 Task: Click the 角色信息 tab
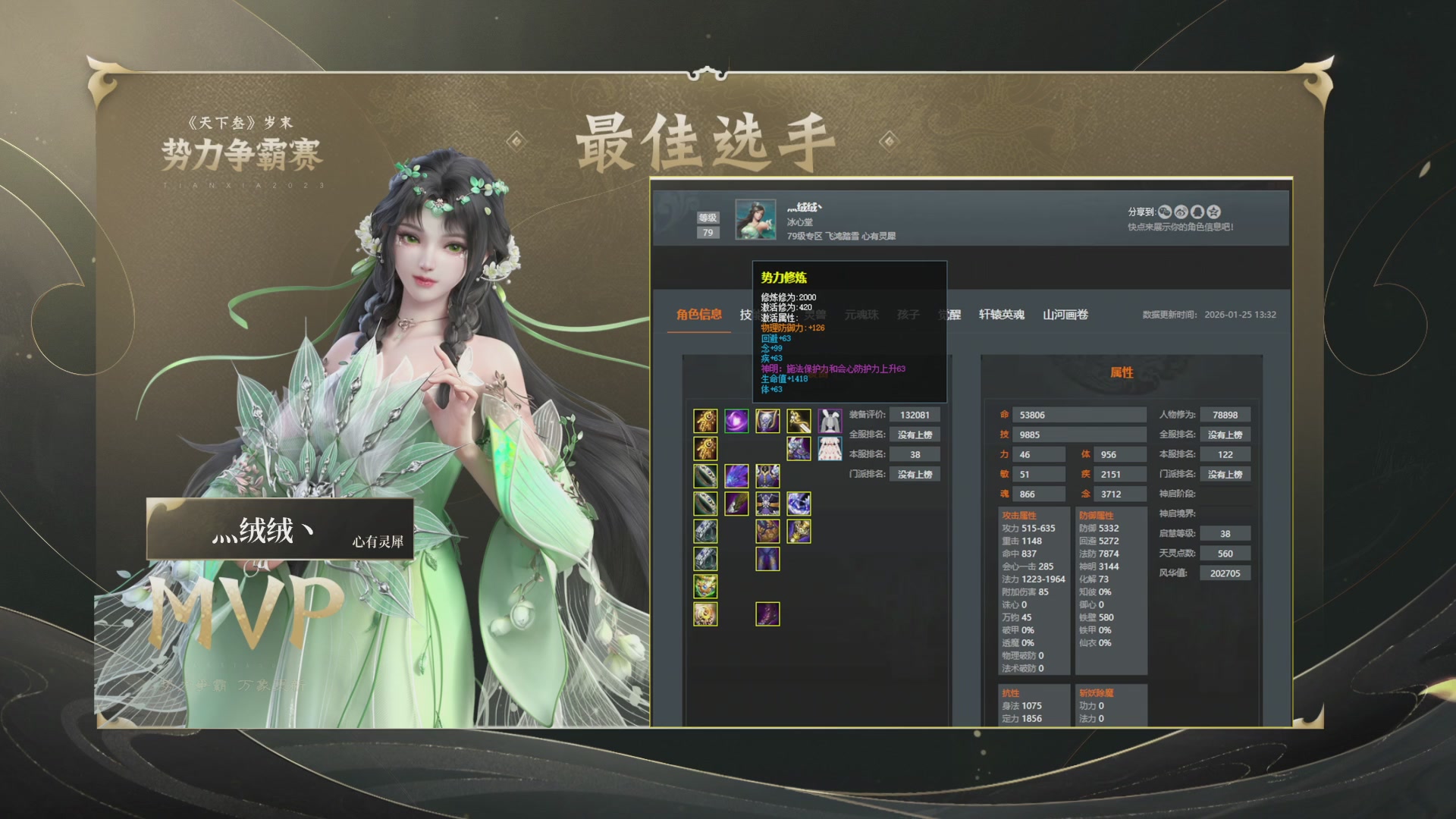coord(699,315)
